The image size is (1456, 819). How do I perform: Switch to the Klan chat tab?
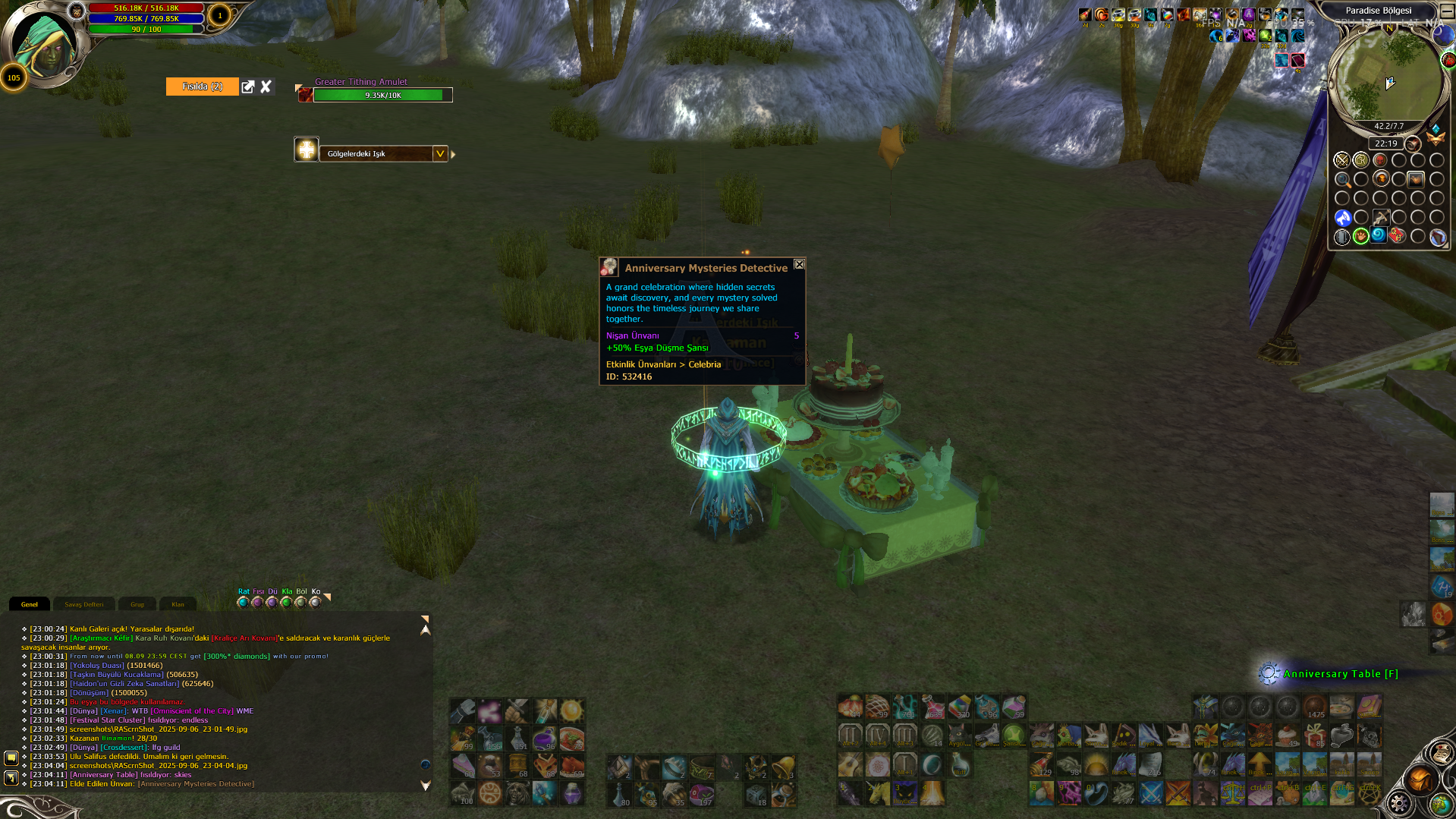tap(178, 604)
